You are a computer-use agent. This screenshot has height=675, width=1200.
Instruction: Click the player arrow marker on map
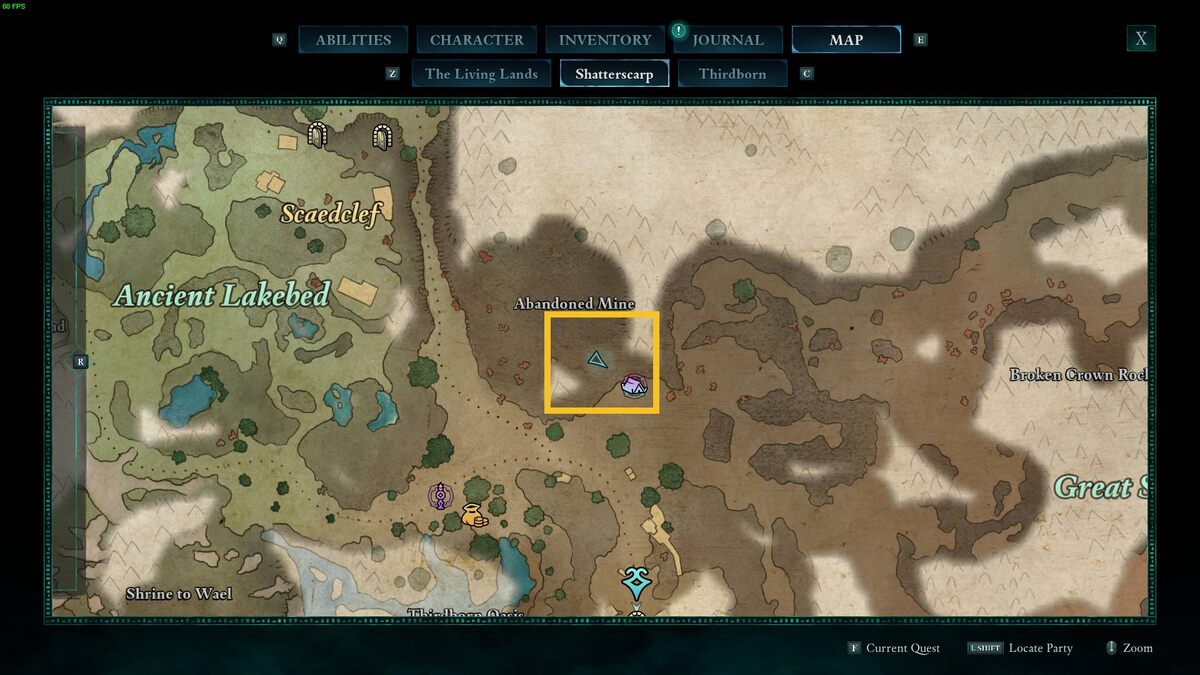click(597, 359)
